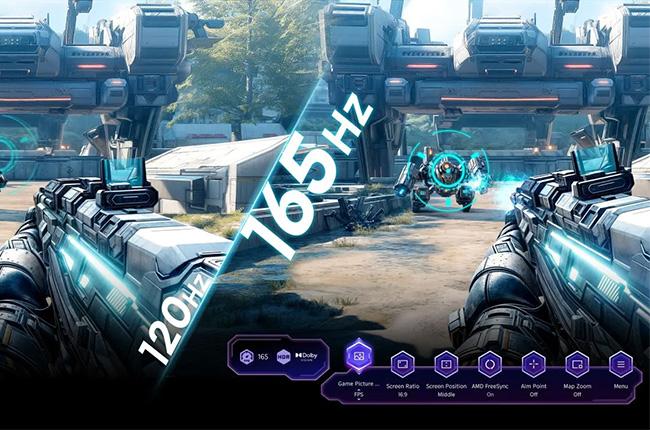Choose the Screen Position Middle option
650x430 pixels.
[x=446, y=364]
